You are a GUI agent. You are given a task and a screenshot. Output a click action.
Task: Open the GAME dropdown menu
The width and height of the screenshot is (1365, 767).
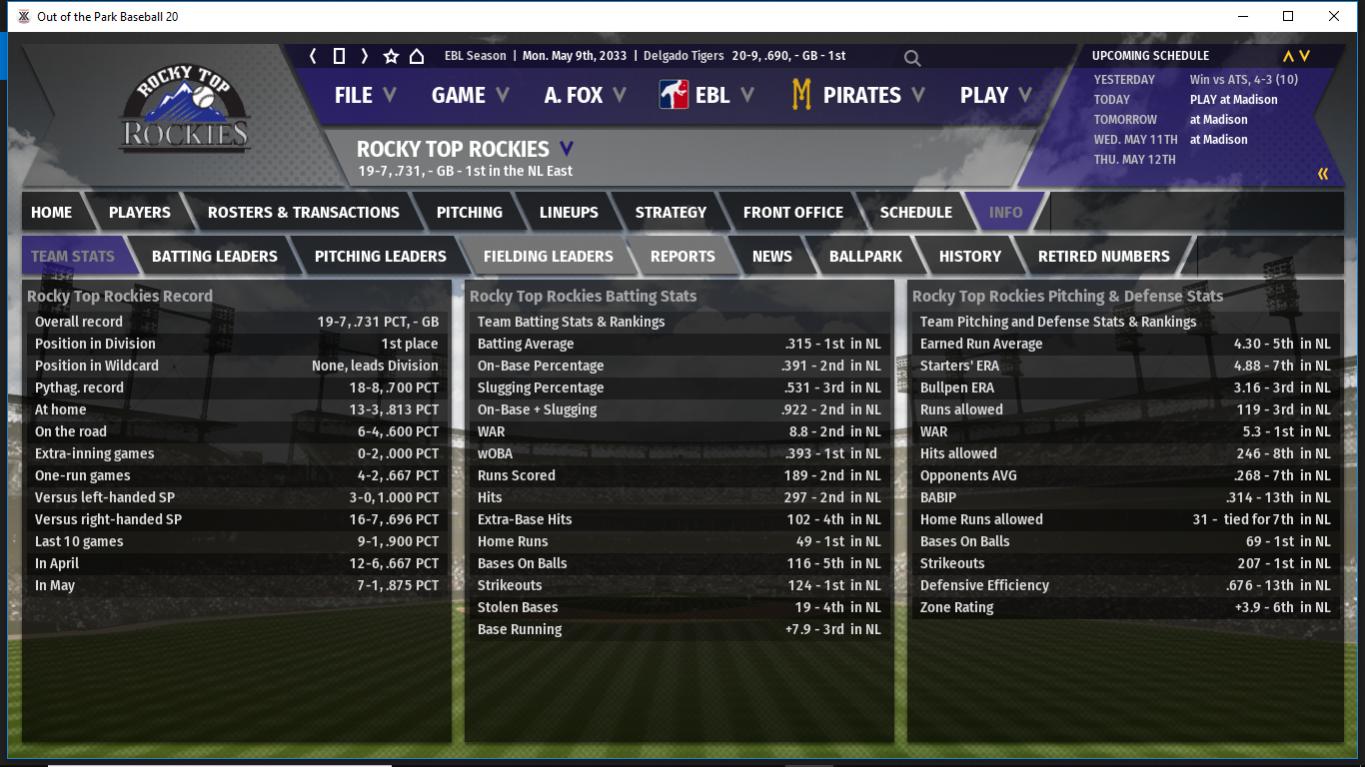pyautogui.click(x=469, y=95)
